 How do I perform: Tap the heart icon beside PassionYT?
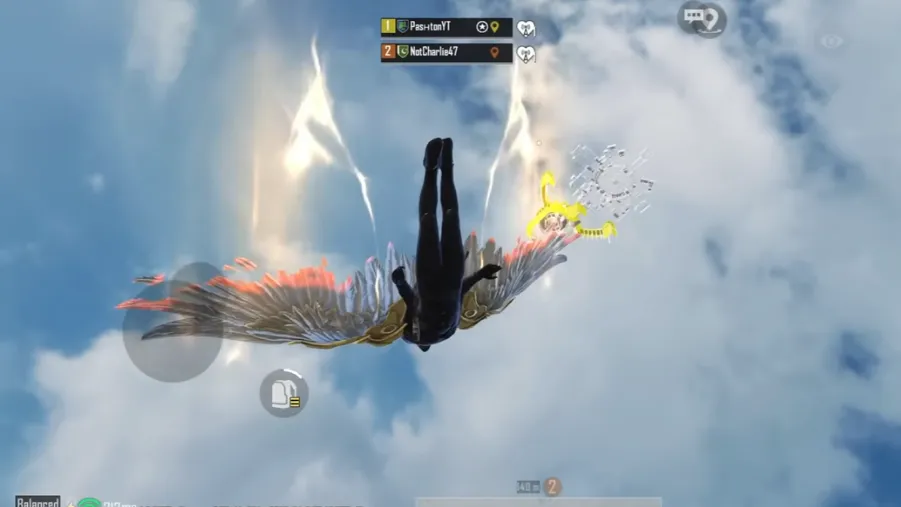(526, 29)
